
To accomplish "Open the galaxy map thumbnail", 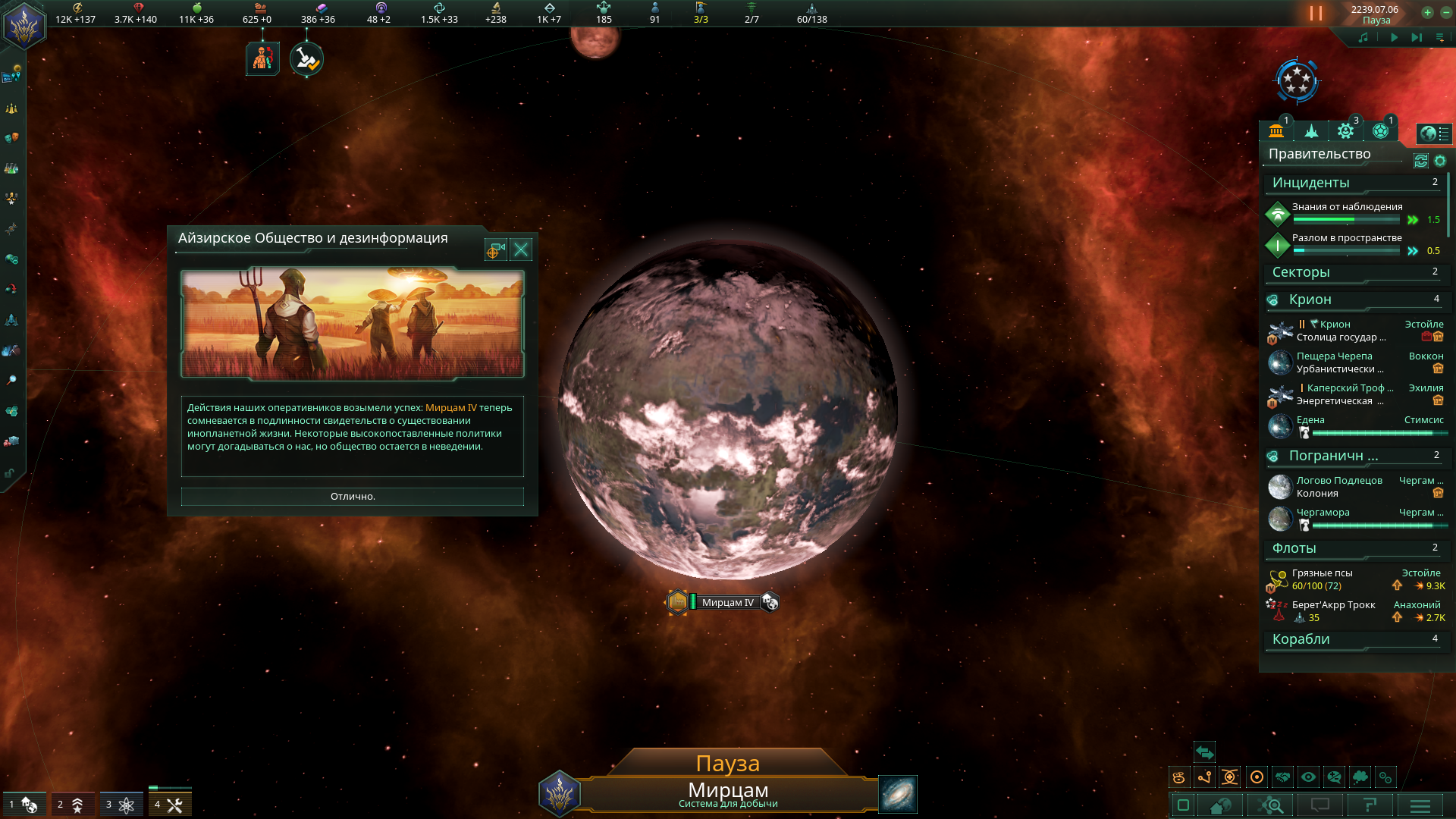I will (898, 794).
